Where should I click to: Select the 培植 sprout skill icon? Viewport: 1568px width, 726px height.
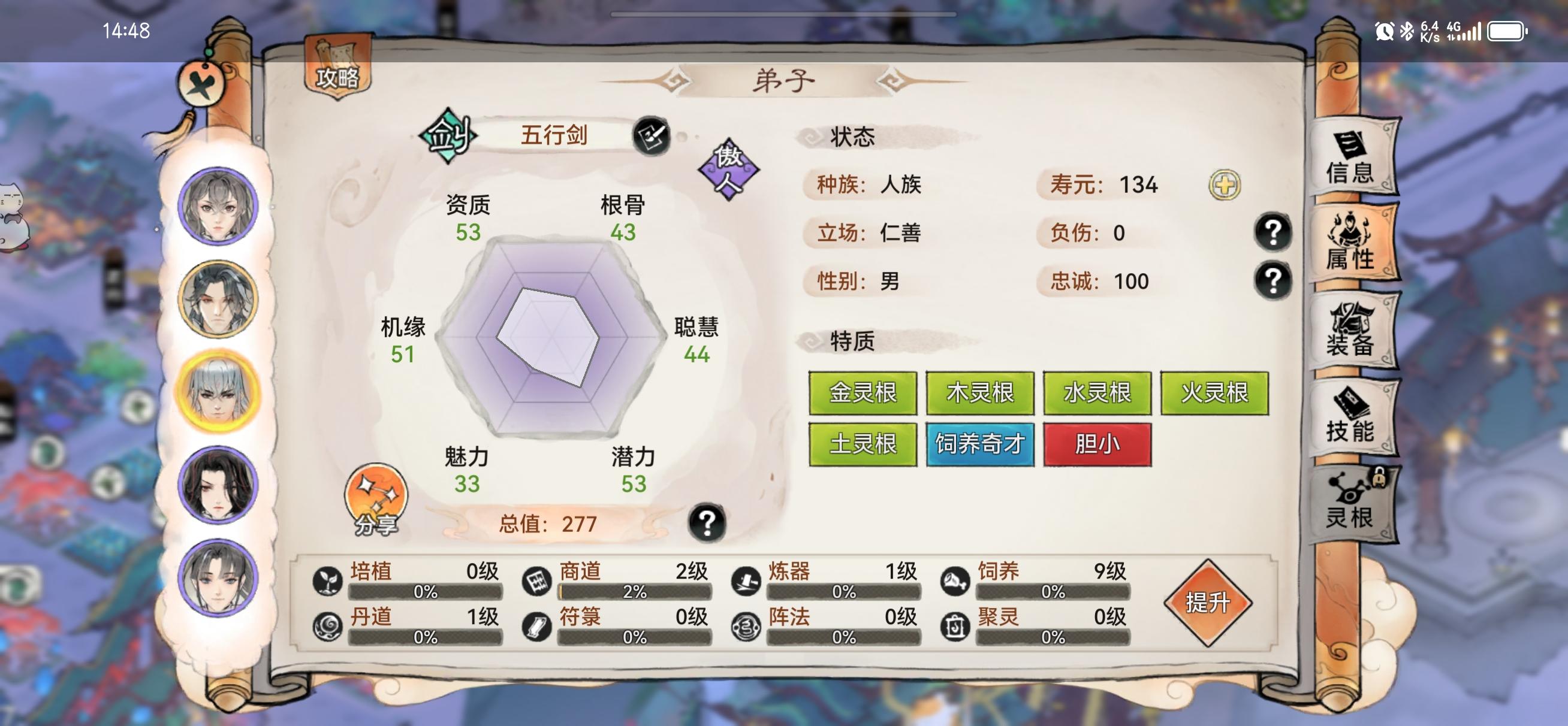pos(328,582)
